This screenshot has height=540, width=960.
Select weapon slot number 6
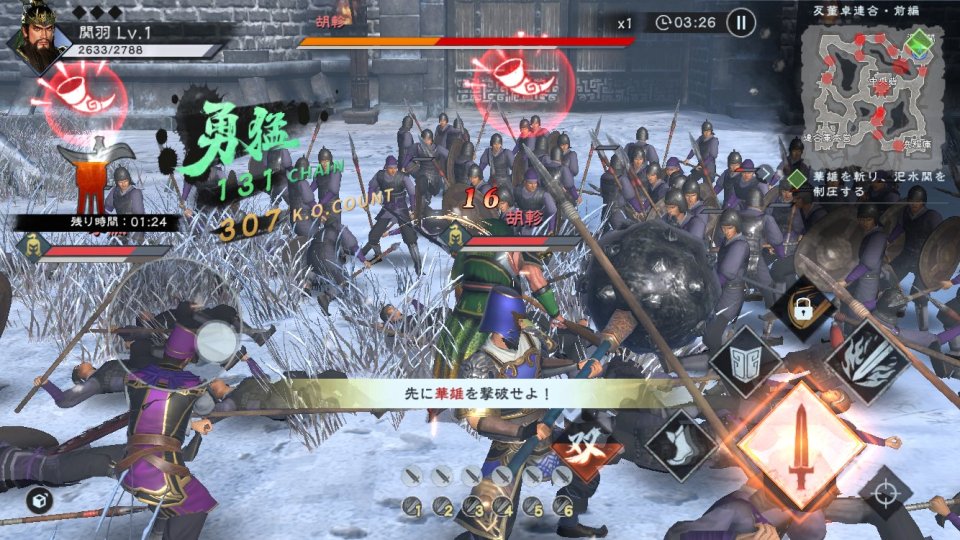tap(565, 507)
